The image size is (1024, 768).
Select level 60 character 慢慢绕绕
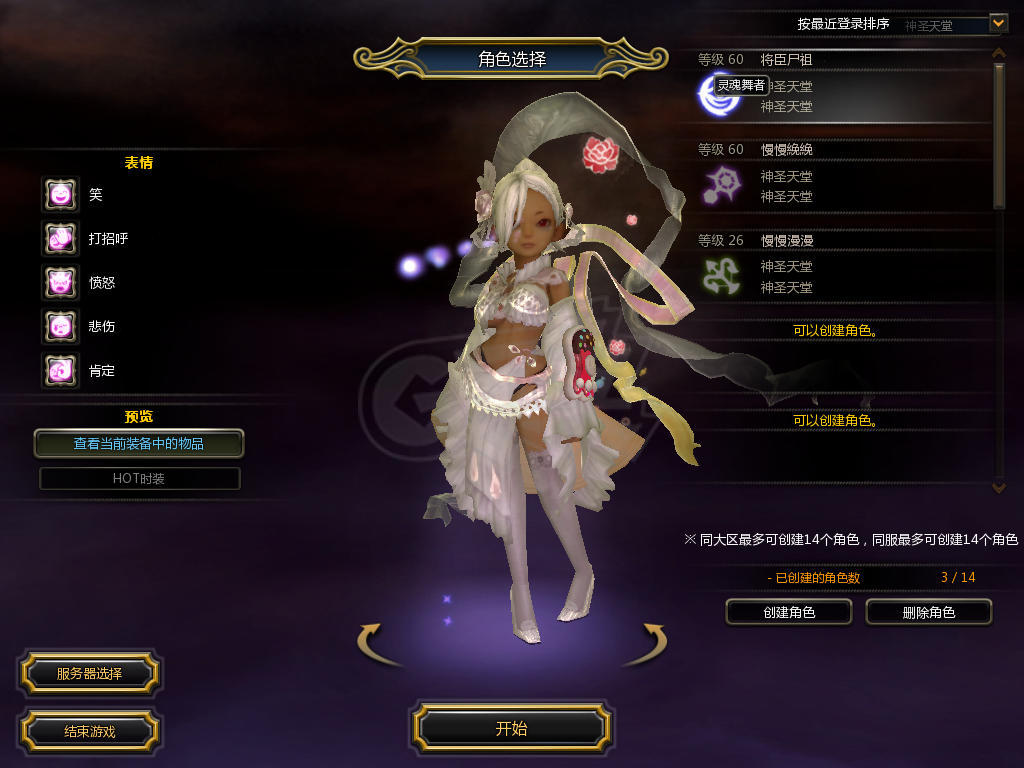pyautogui.click(x=840, y=175)
